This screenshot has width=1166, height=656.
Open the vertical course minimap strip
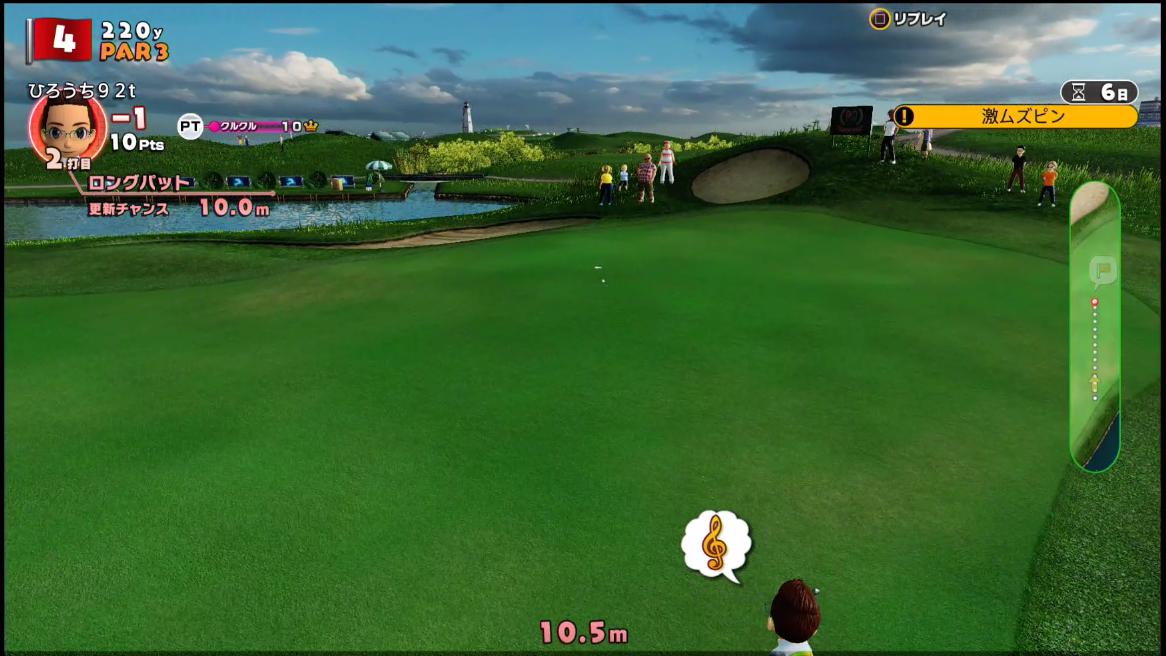pos(1094,325)
